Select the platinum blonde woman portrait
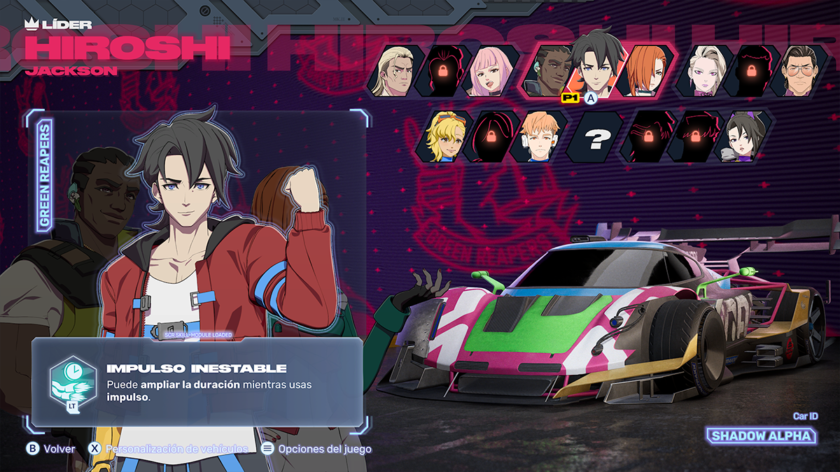The height and width of the screenshot is (472, 840). (704, 70)
